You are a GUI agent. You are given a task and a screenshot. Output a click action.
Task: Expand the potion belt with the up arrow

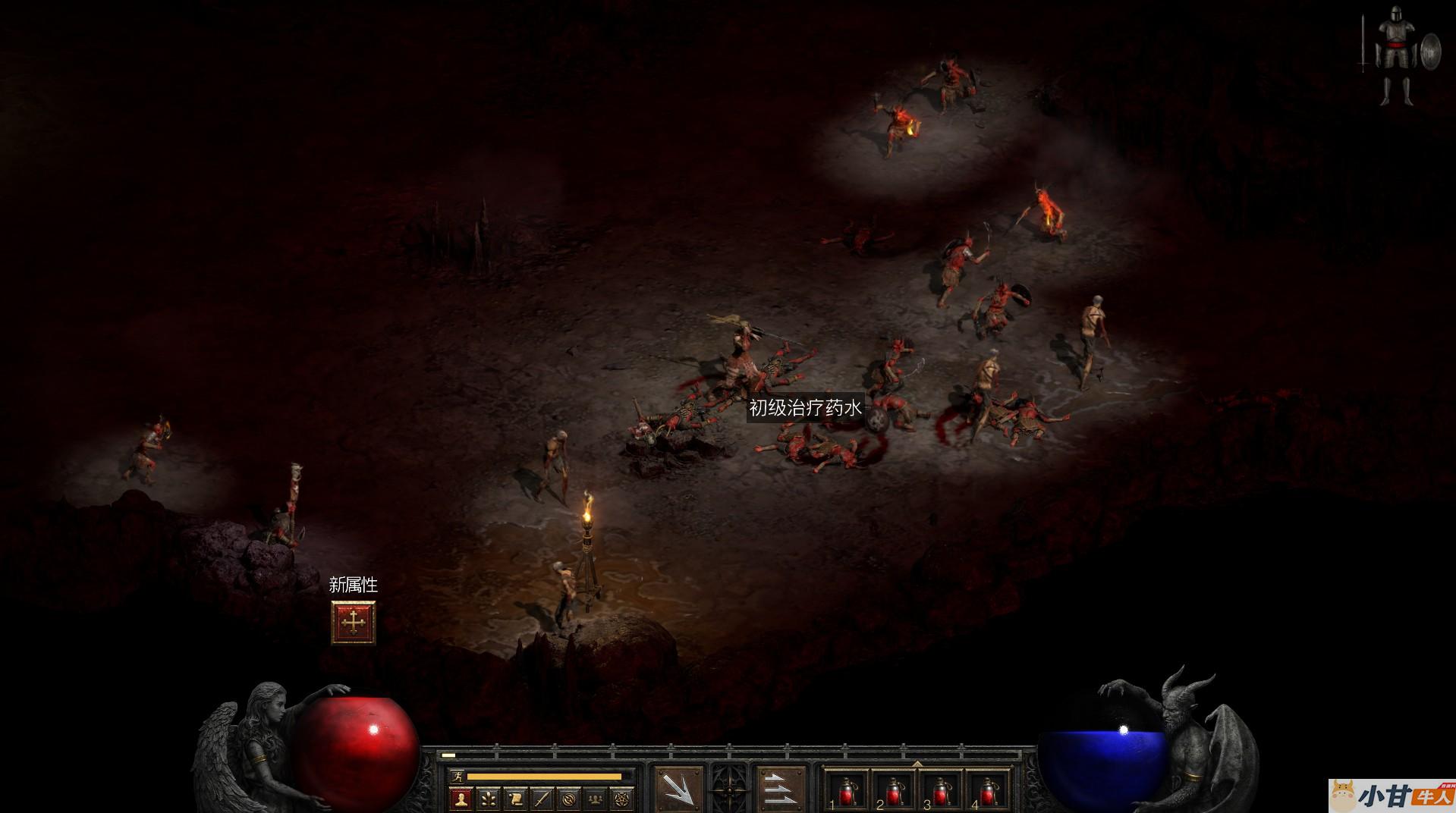[917, 764]
